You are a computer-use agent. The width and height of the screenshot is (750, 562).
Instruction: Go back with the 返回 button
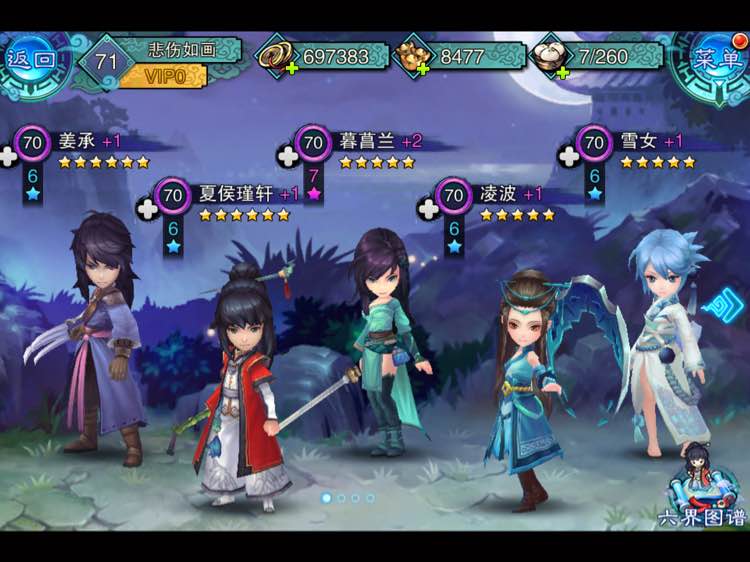click(x=32, y=58)
